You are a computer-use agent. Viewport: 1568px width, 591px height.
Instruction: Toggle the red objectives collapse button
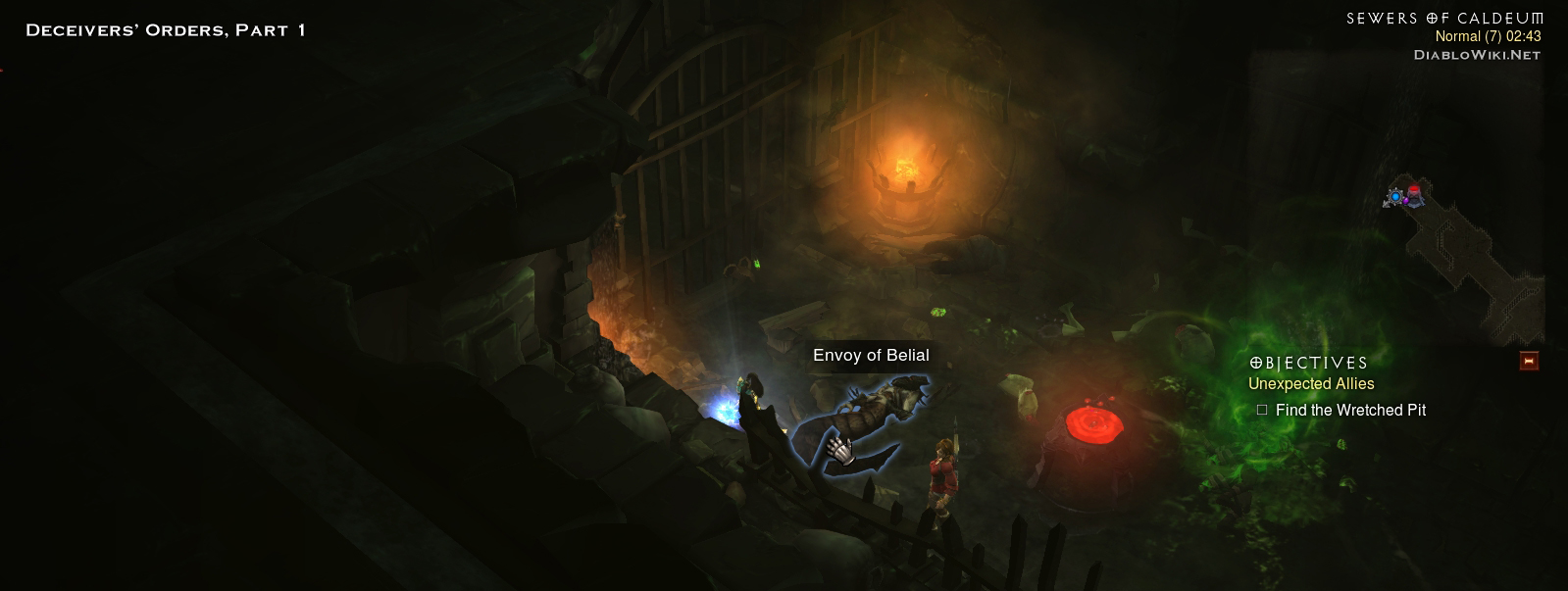(1528, 362)
